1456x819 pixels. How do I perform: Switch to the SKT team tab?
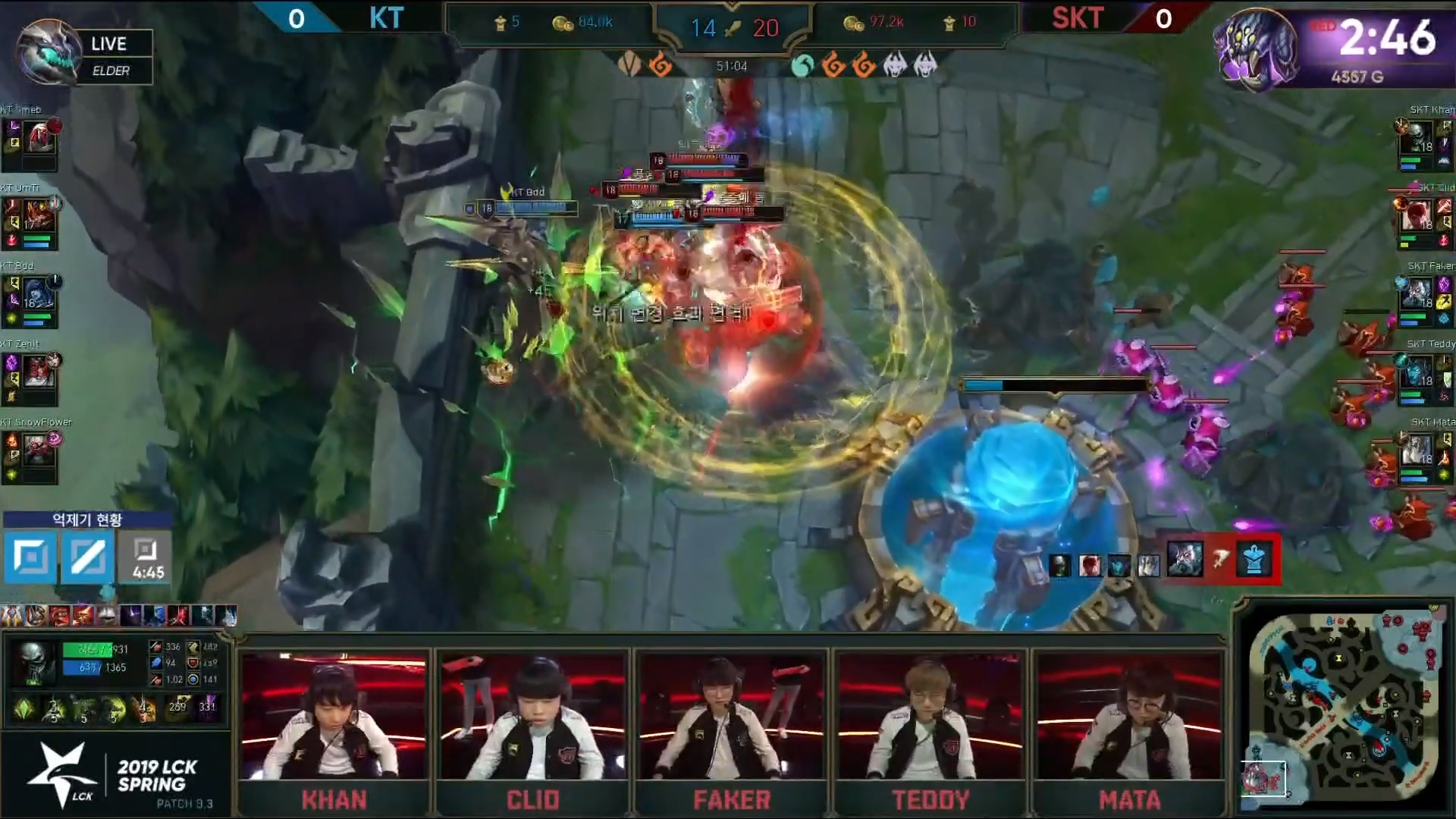click(1077, 19)
